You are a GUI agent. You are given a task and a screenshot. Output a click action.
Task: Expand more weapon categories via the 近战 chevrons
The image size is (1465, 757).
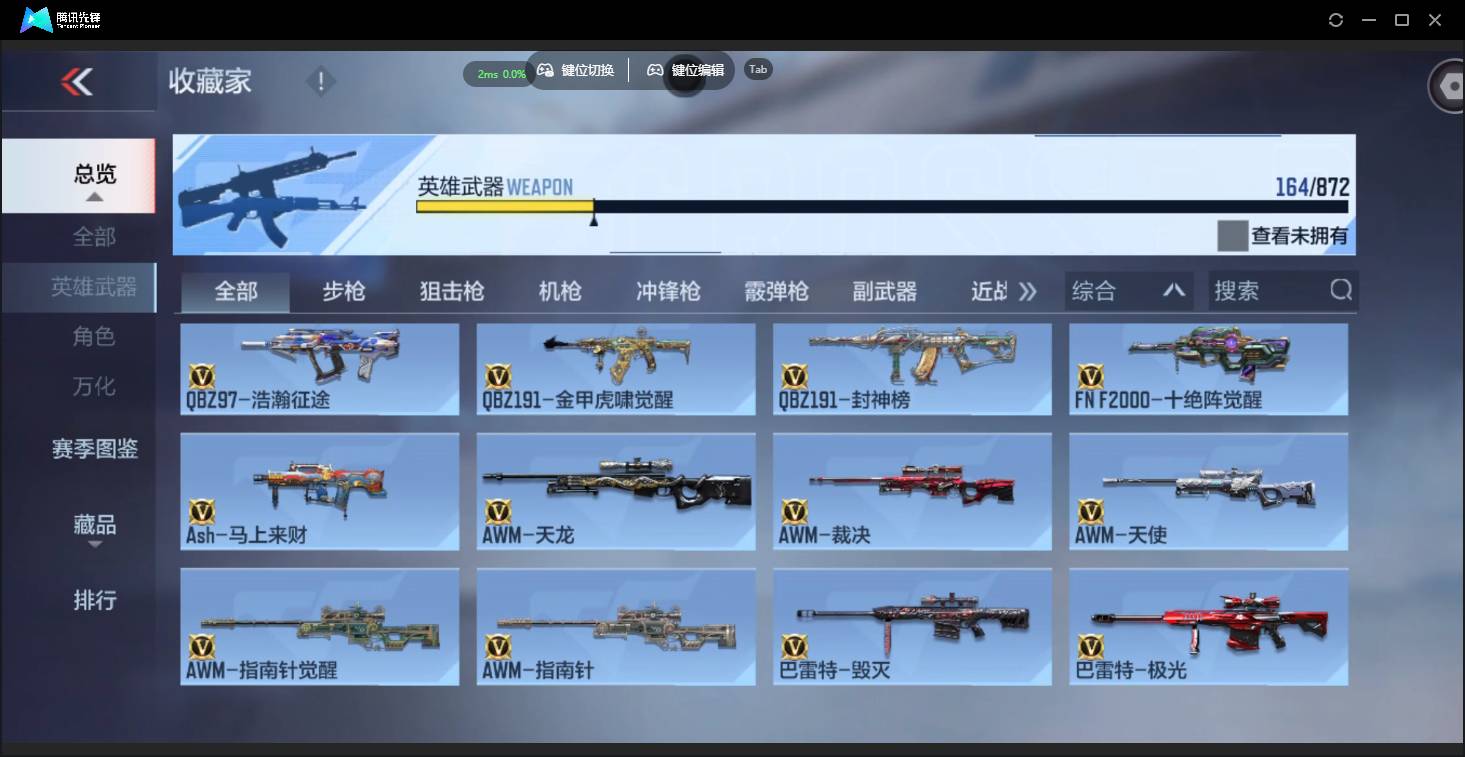[x=1028, y=290]
